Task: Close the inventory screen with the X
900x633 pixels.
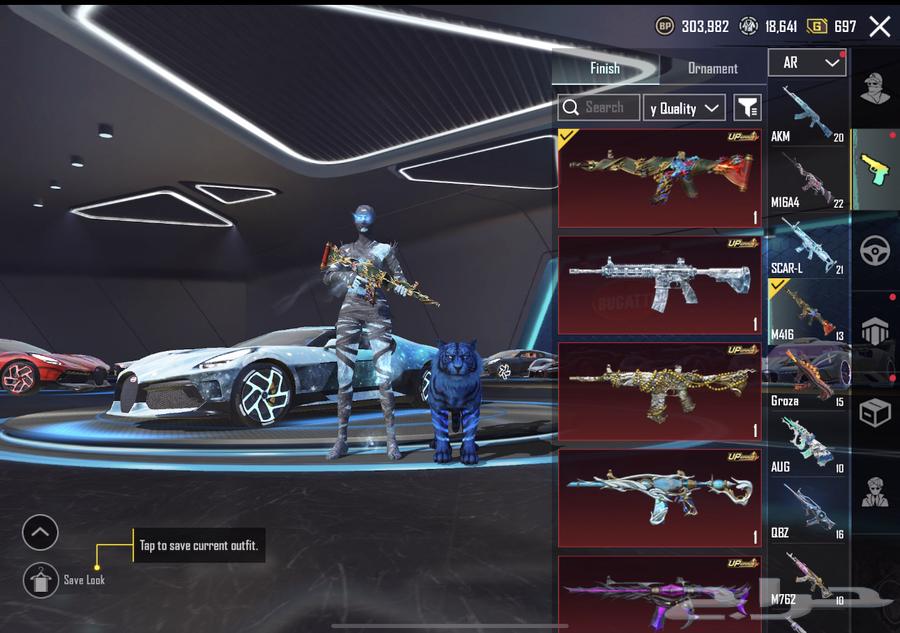Action: click(879, 27)
